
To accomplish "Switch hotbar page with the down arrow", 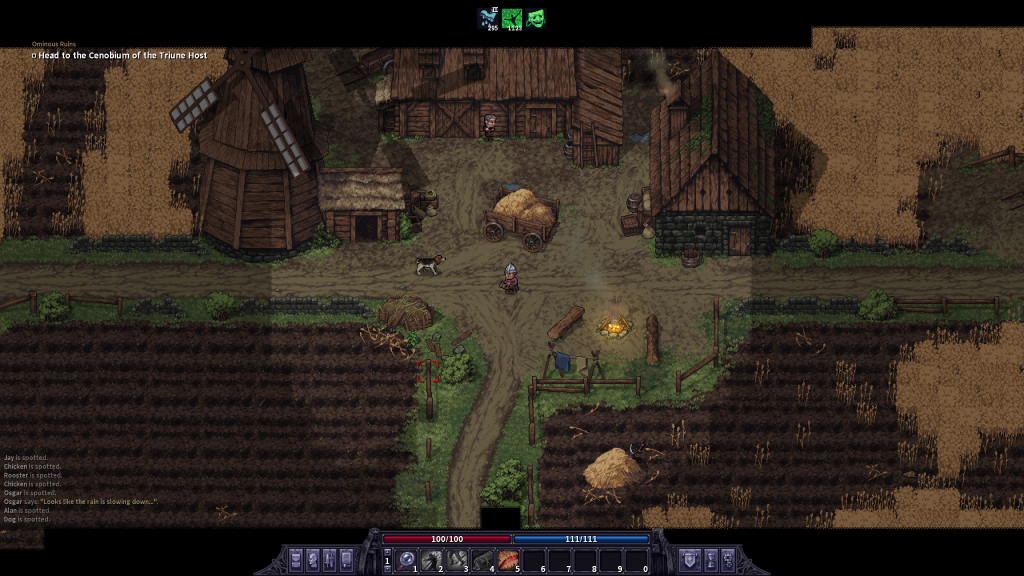I will coord(388,568).
